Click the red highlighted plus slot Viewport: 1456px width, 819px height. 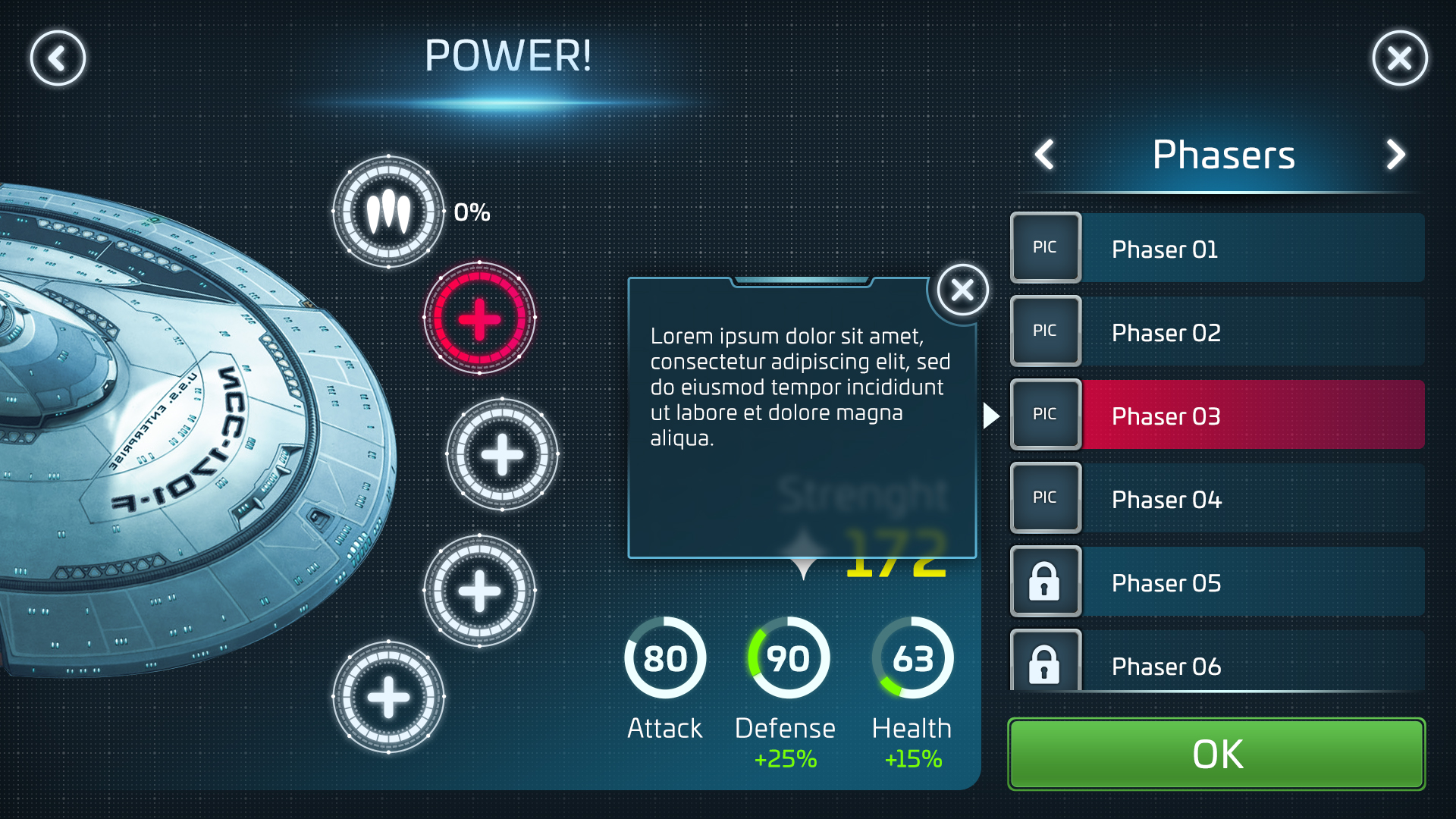(x=479, y=318)
